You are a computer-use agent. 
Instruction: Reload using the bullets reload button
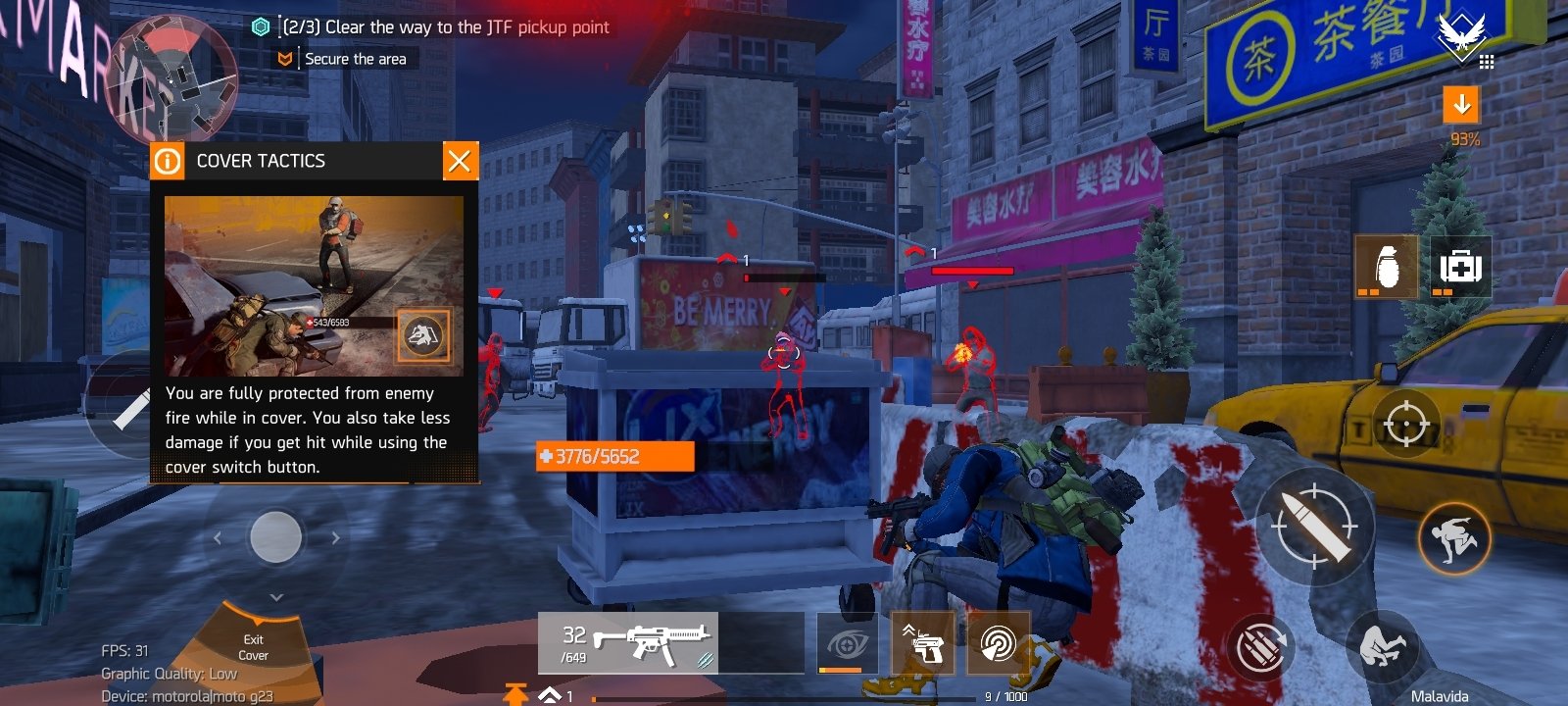pos(1259,647)
